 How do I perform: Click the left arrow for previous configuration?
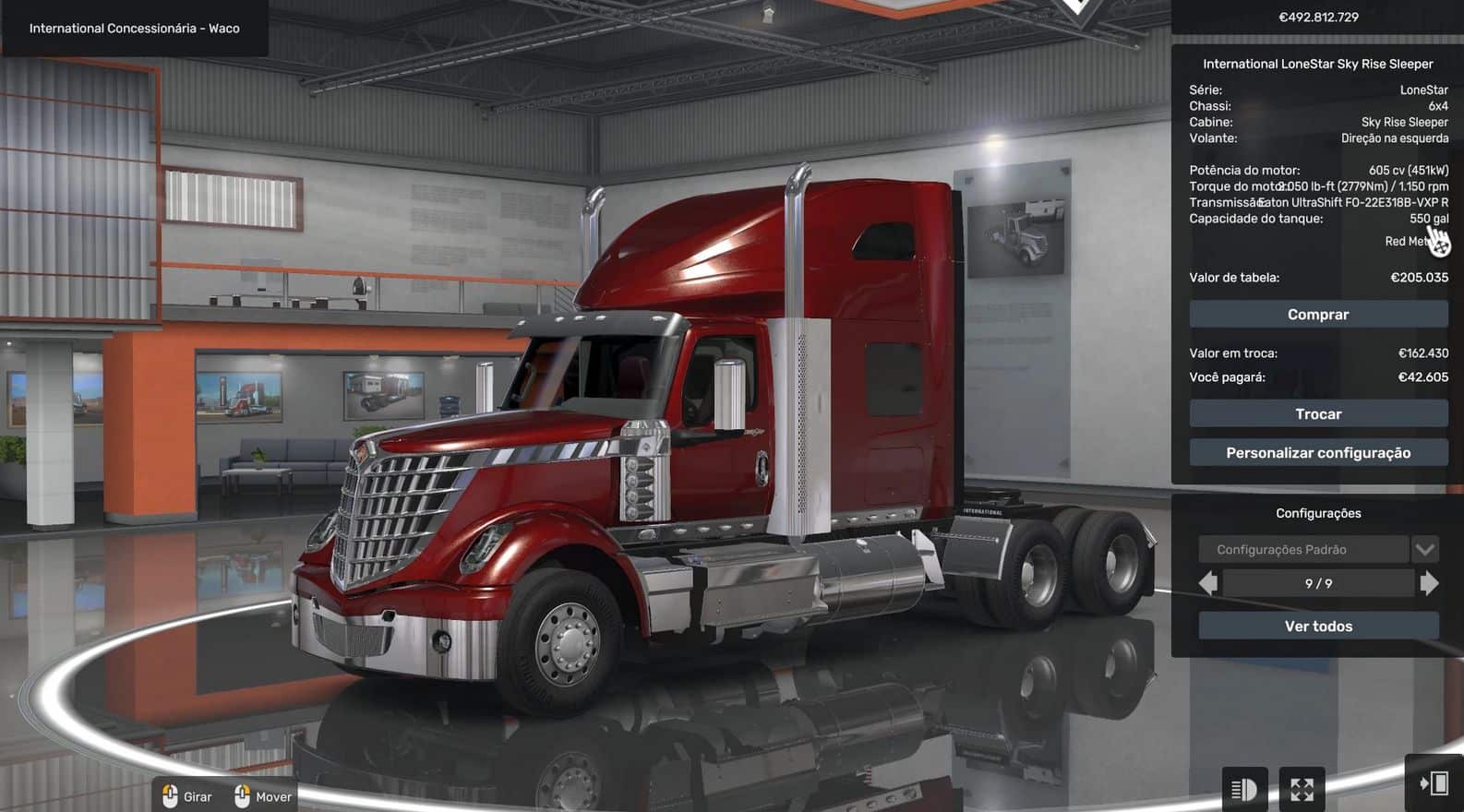(x=1207, y=583)
